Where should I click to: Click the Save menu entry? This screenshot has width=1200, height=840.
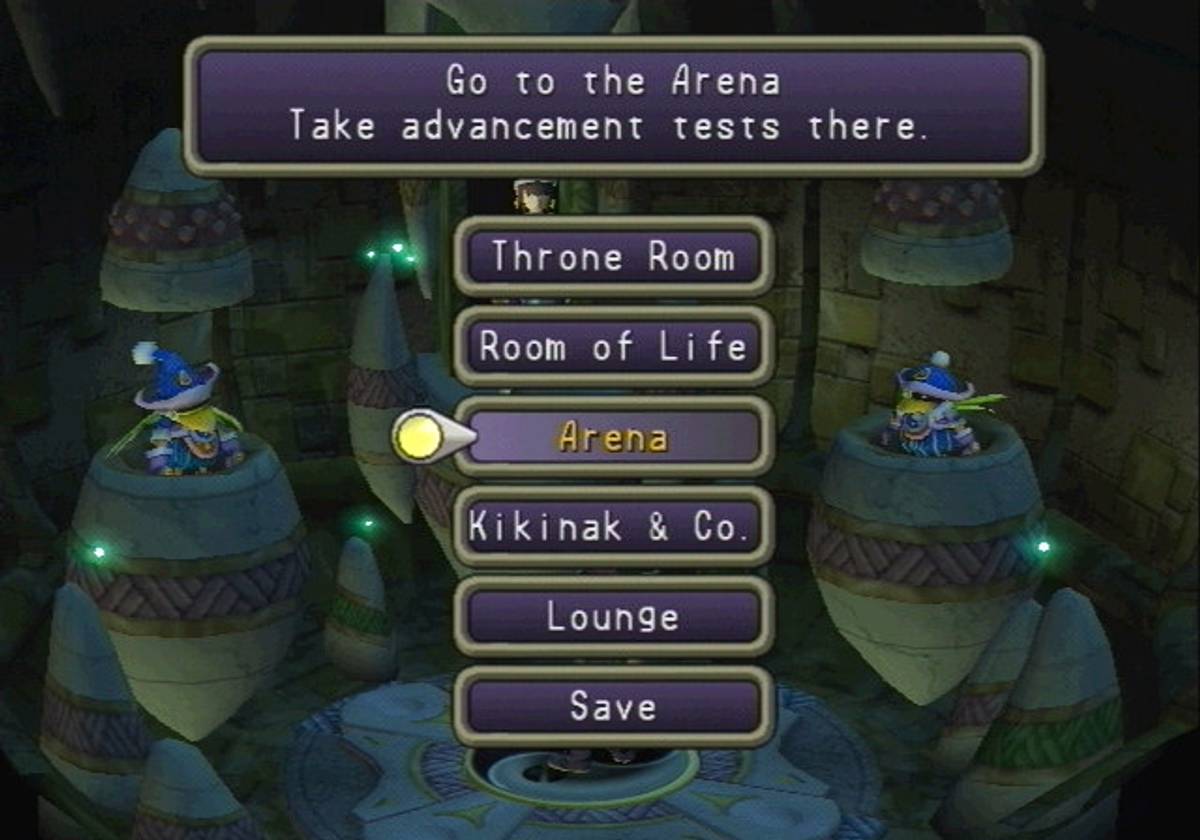coord(613,707)
